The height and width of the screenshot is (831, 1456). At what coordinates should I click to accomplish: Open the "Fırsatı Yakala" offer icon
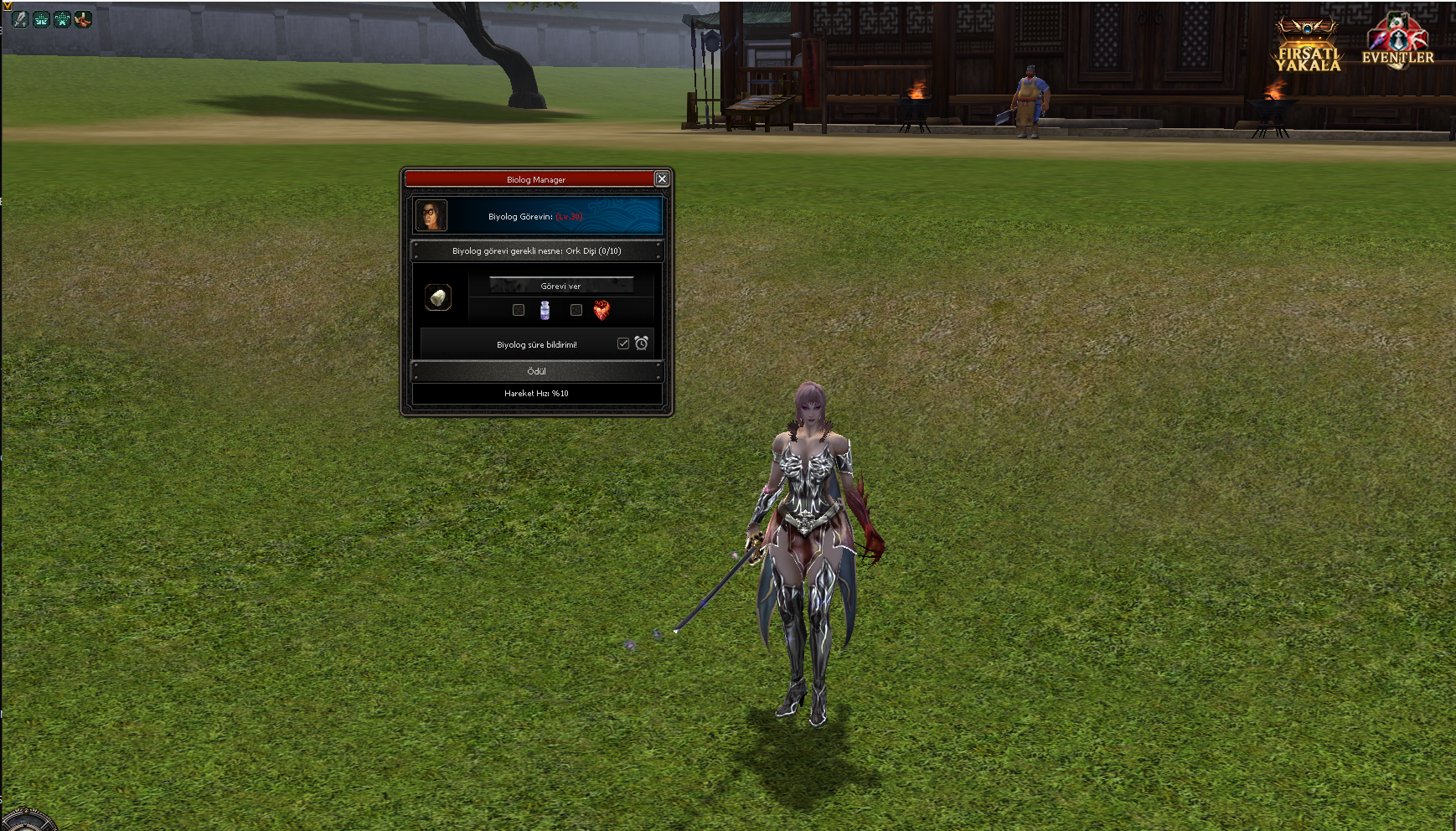pyautogui.click(x=1308, y=46)
